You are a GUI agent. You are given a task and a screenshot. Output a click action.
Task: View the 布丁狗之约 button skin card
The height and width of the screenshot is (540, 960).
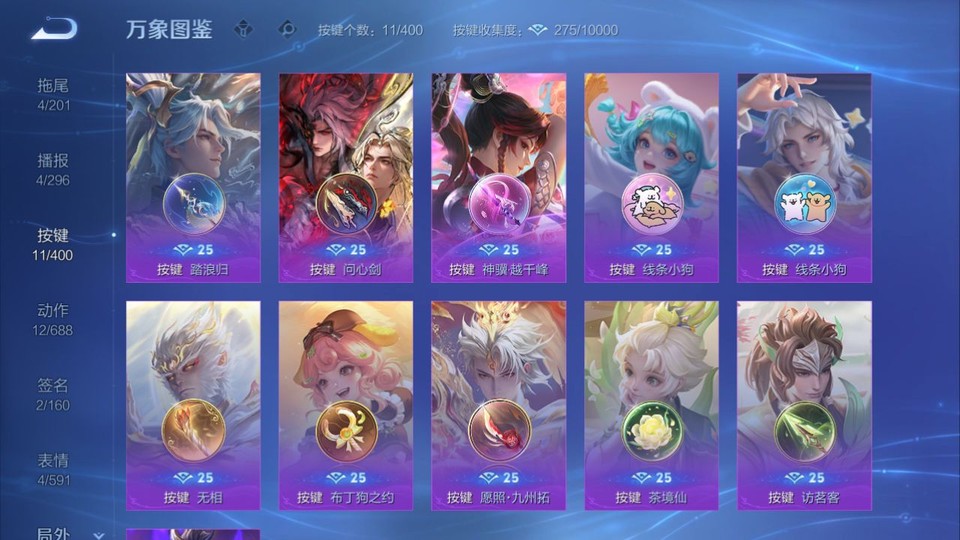(346, 405)
